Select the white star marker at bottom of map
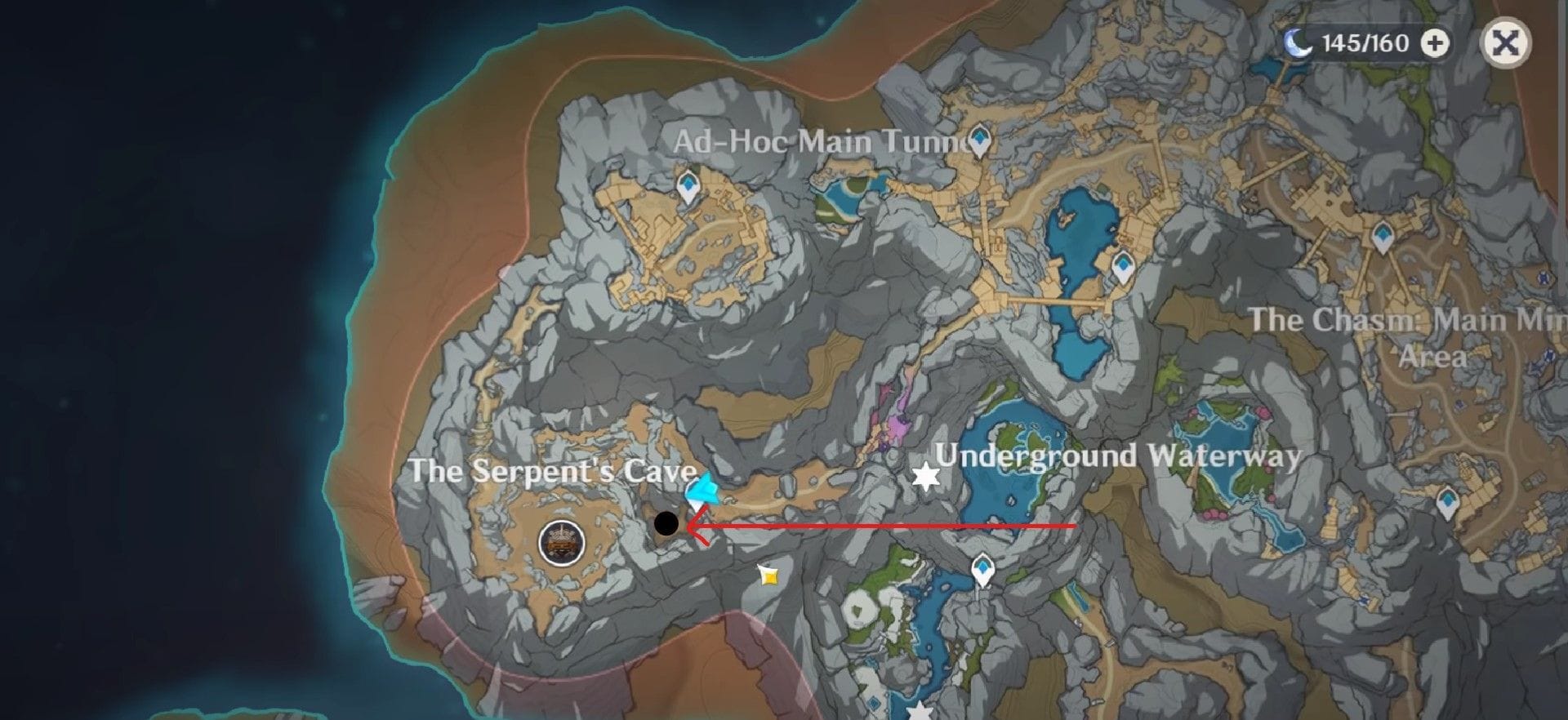The width and height of the screenshot is (1568, 720). pos(919,712)
